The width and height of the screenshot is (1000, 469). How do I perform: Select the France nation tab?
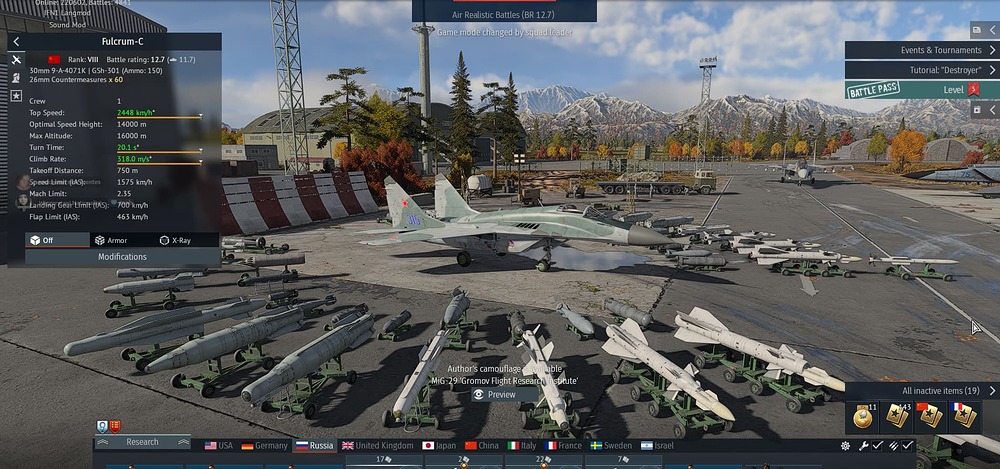coord(563,445)
